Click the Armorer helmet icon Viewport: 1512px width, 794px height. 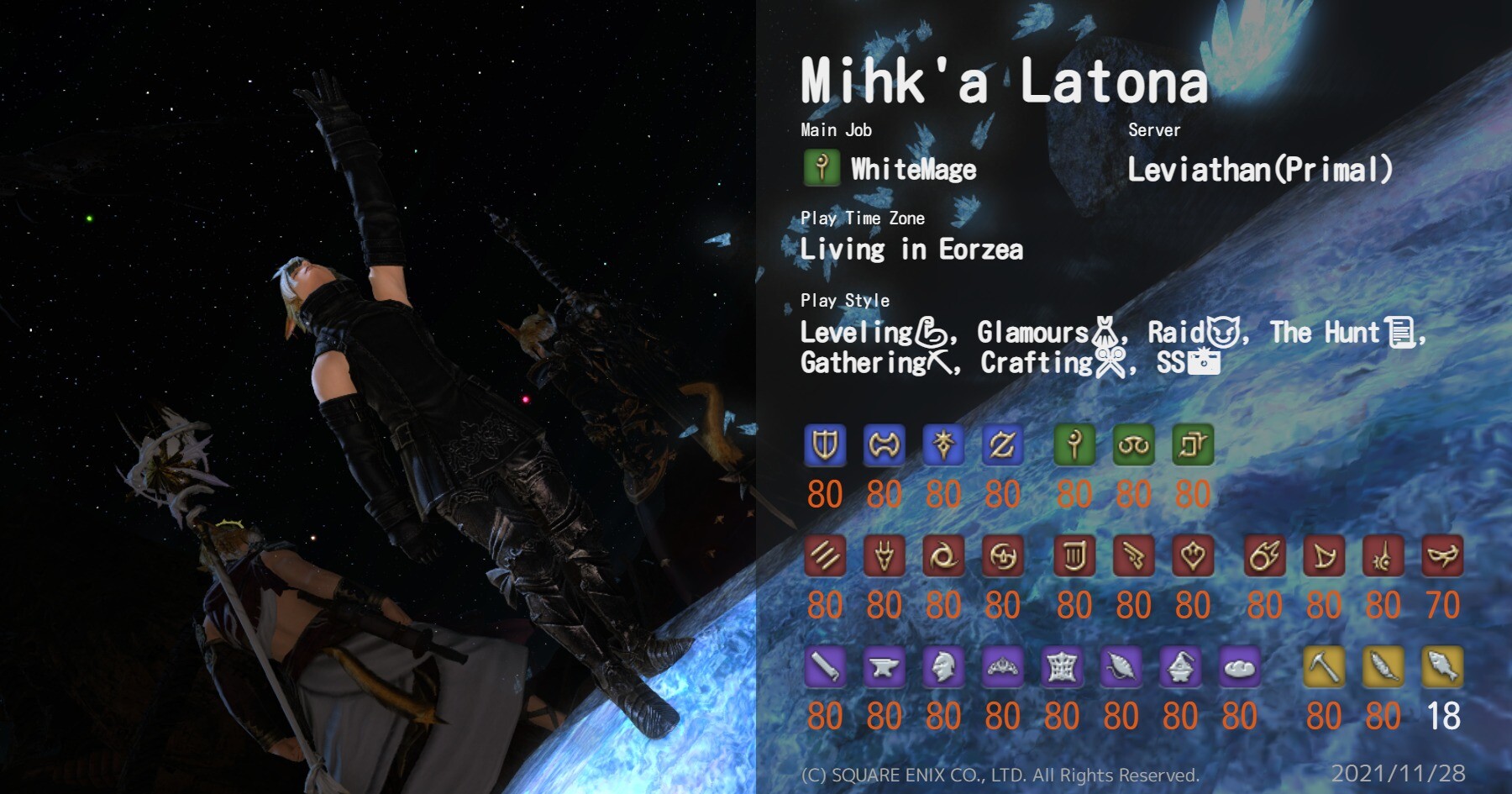943,667
